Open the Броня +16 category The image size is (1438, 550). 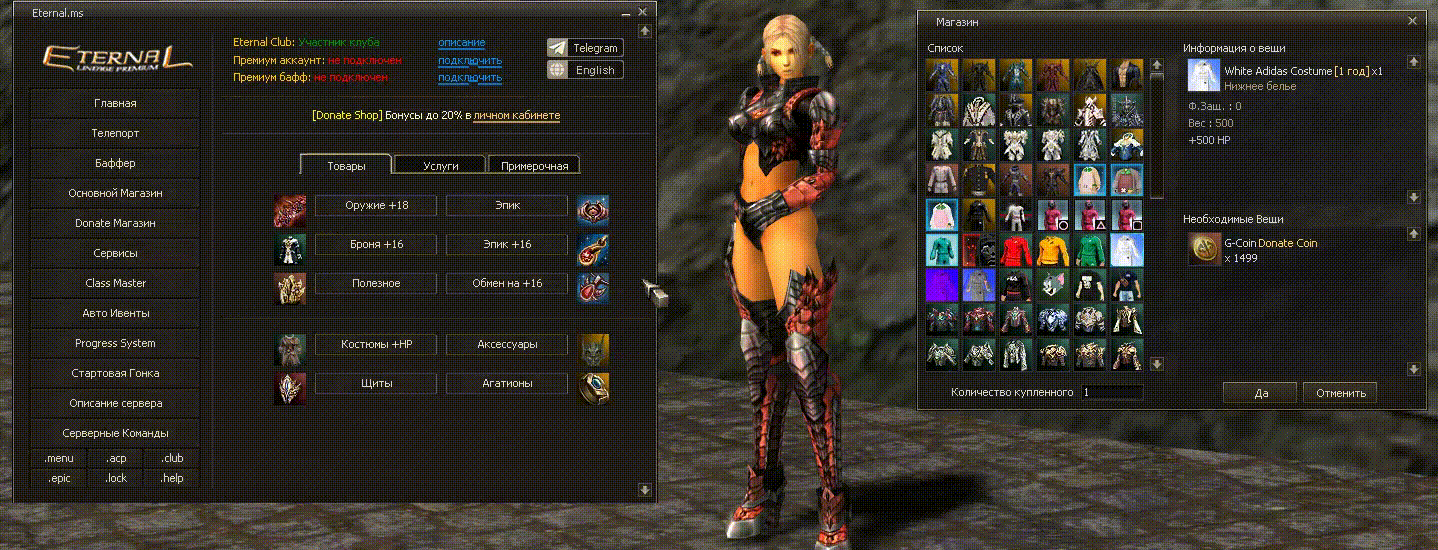pyautogui.click(x=376, y=244)
